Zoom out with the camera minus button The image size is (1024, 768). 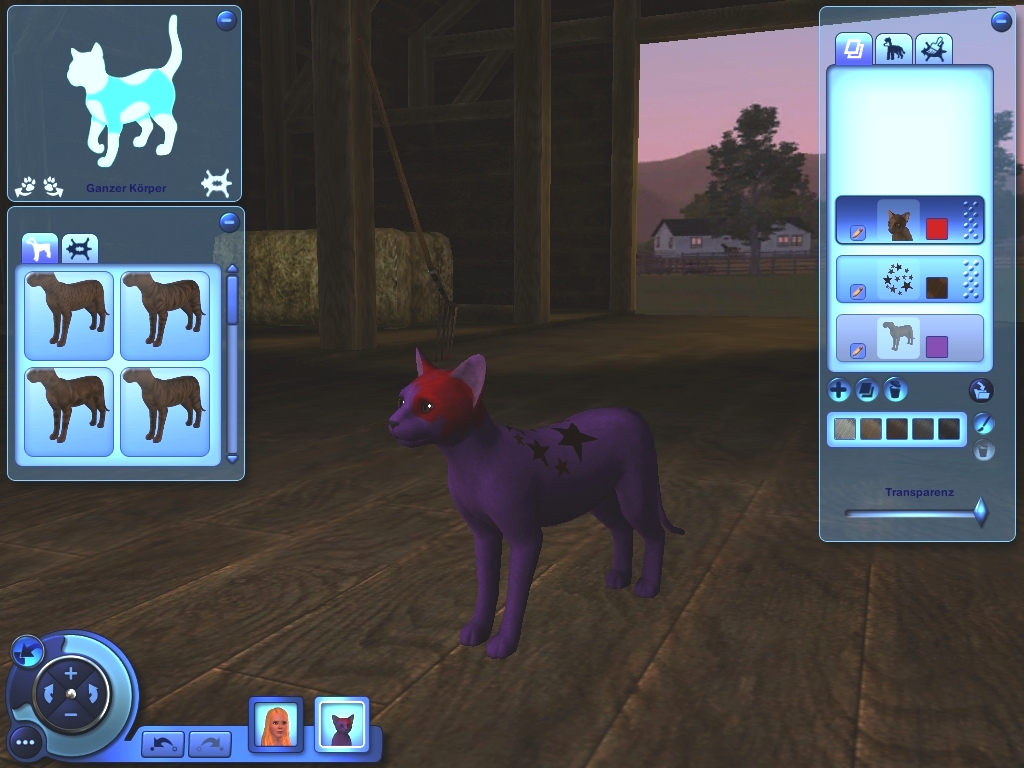pos(70,715)
